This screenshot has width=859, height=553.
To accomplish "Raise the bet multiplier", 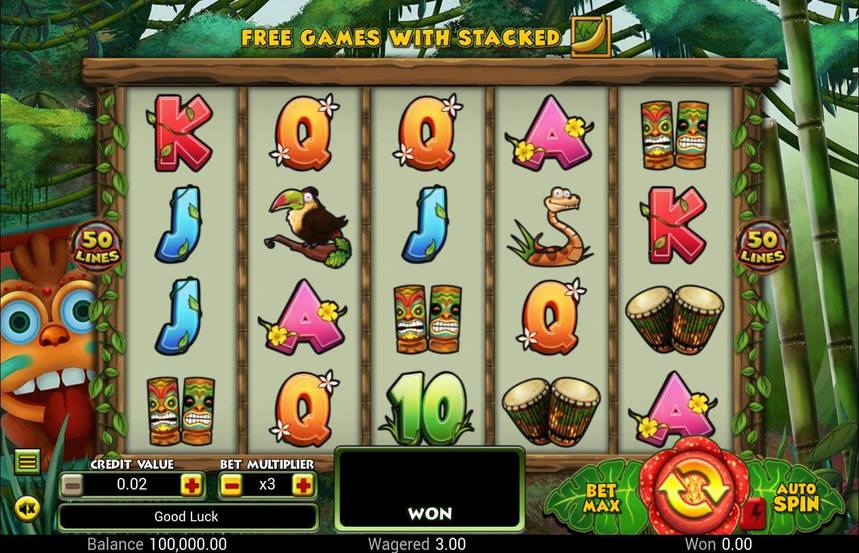I will [x=302, y=485].
